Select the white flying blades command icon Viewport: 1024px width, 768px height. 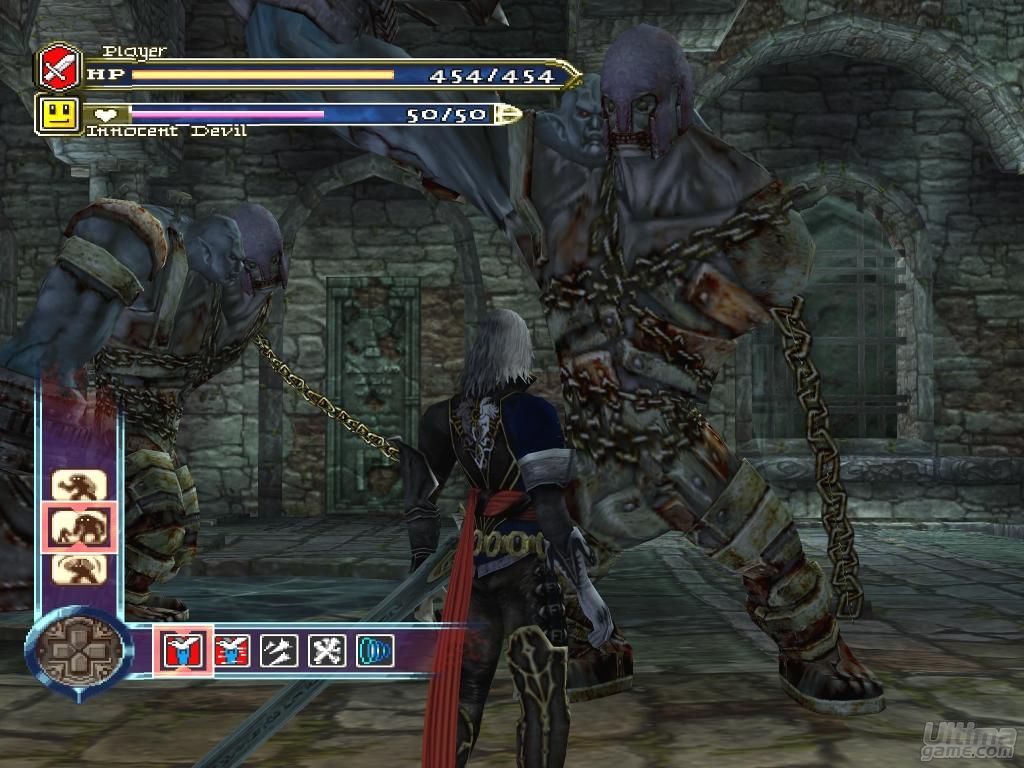point(279,651)
